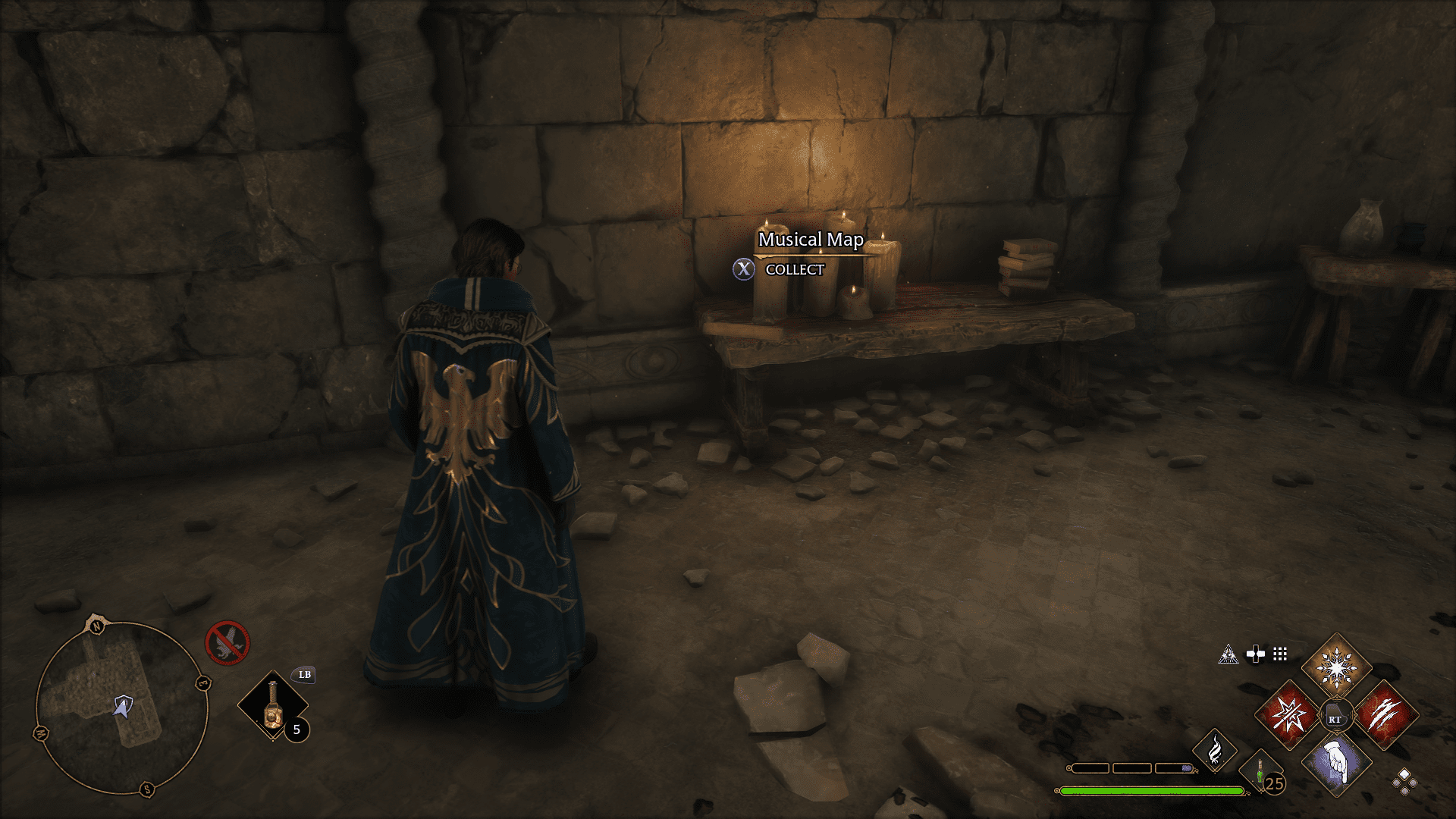This screenshot has width=1456, height=819.
Task: Cast the red starburst attack spell icon
Action: [x=1288, y=716]
